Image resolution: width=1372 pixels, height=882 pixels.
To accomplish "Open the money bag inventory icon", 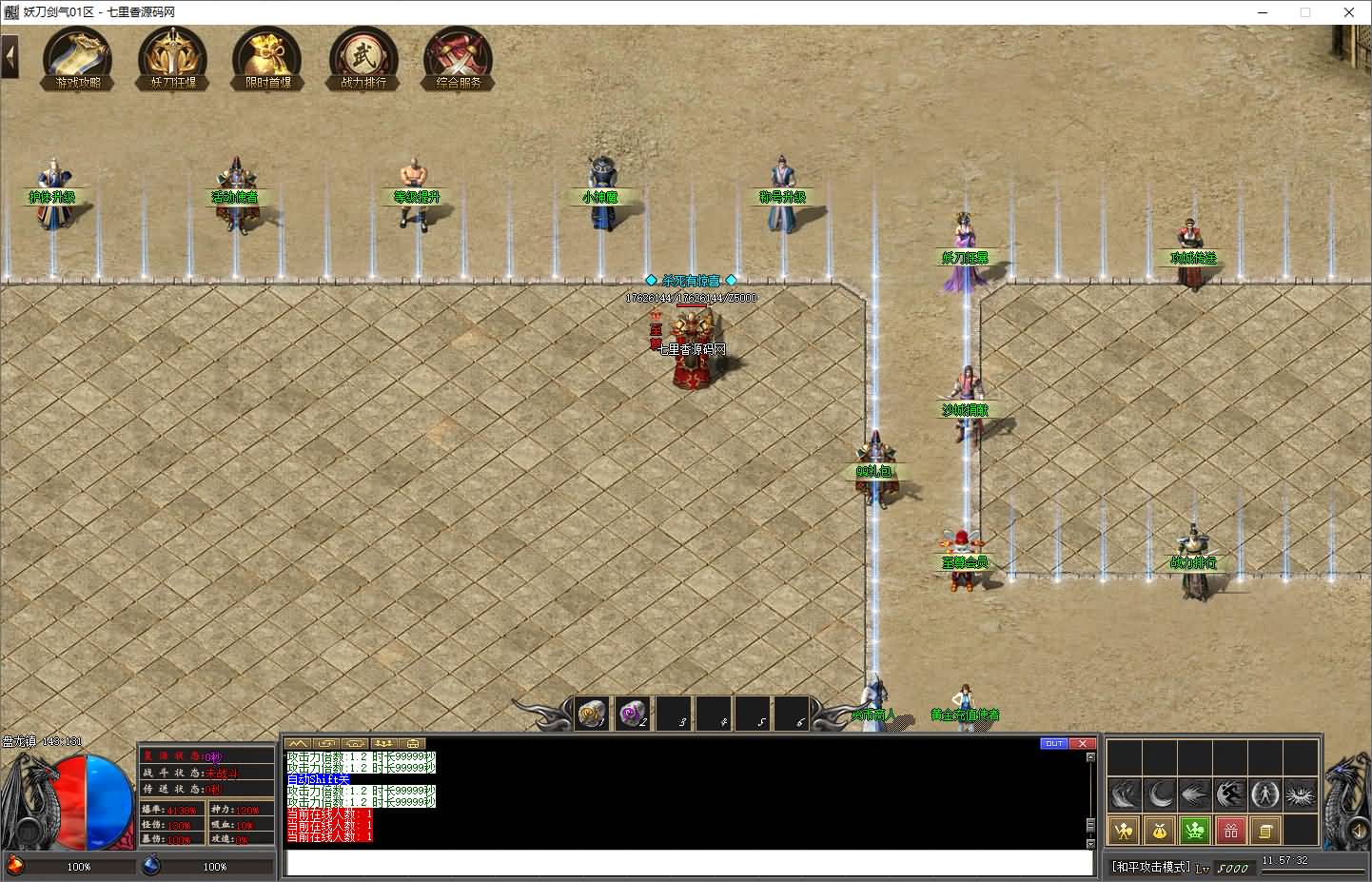I will point(1160,831).
